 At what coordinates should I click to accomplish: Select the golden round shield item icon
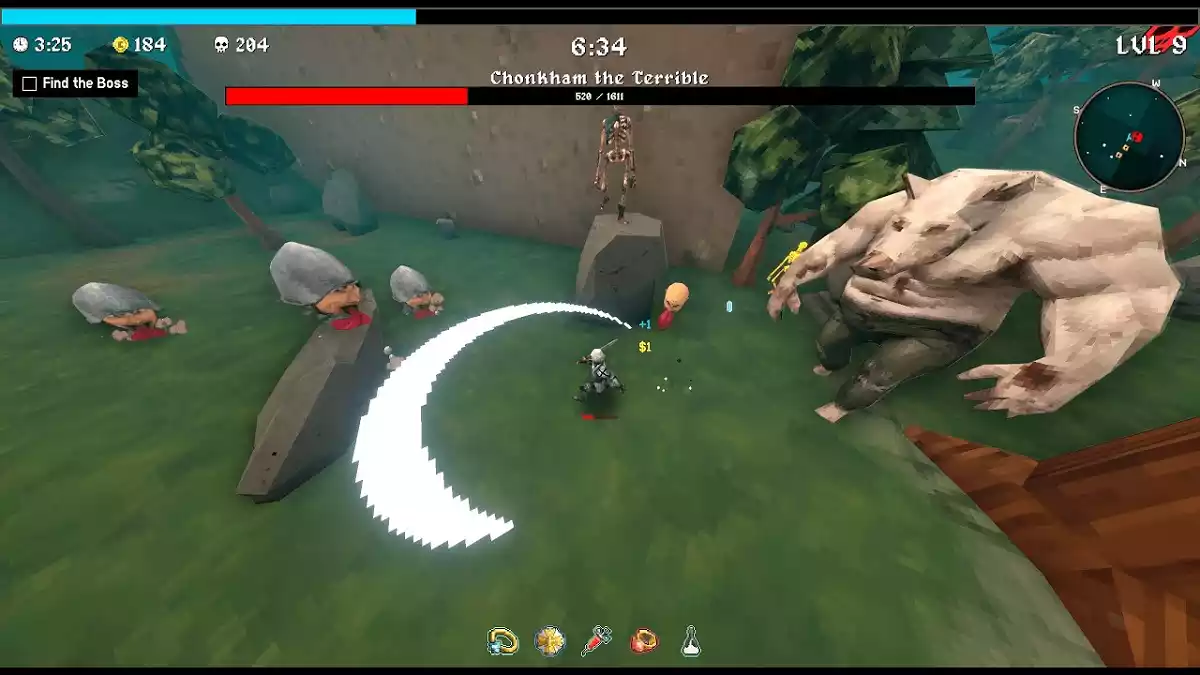[549, 641]
